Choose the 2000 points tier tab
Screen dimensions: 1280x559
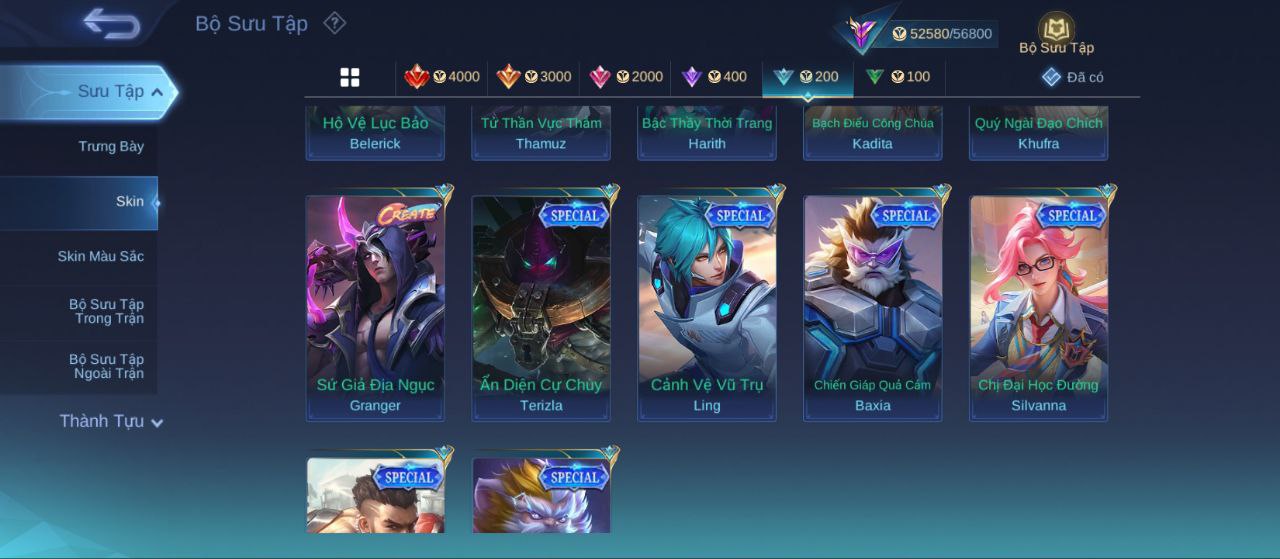627,77
